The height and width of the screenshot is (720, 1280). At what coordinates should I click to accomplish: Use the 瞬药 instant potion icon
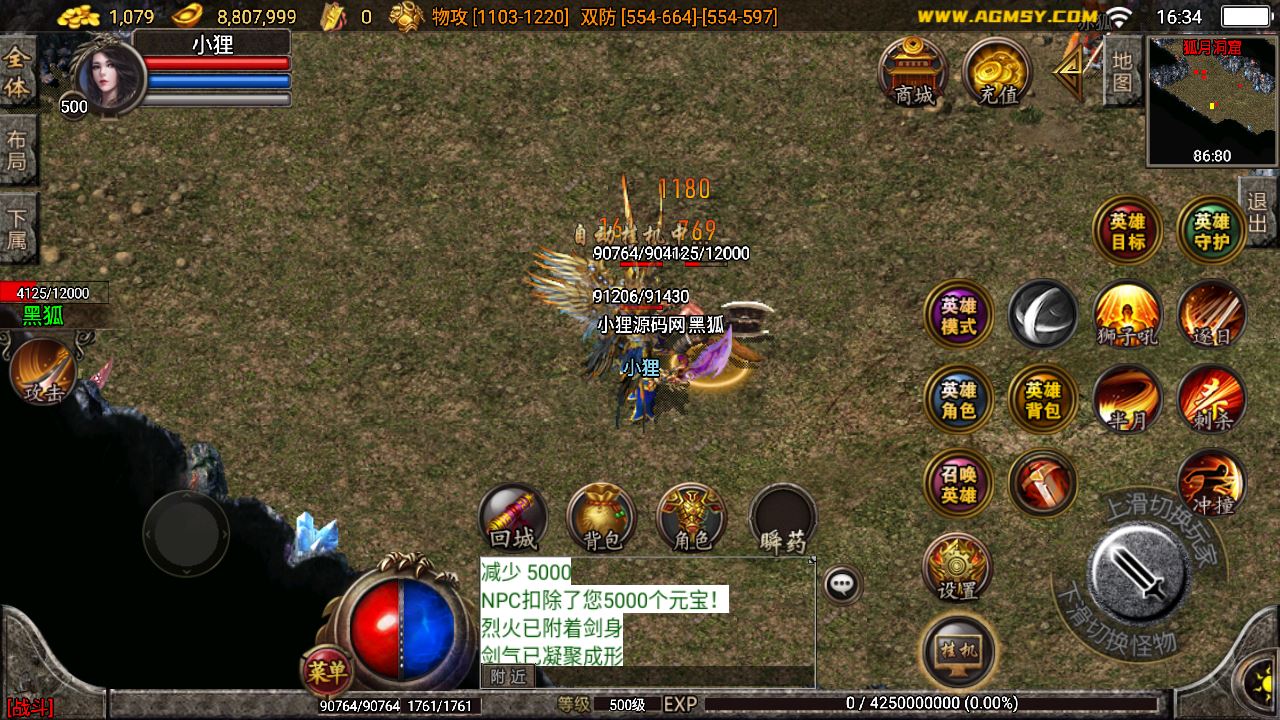(783, 518)
